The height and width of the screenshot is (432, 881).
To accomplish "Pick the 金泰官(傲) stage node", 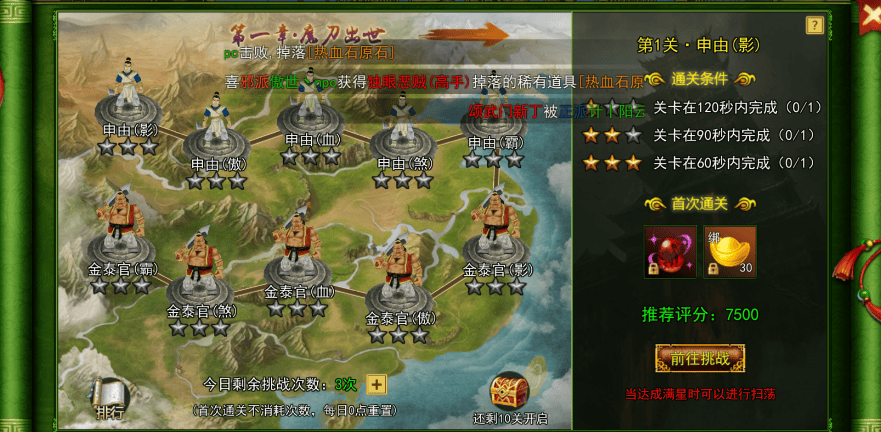I will pyautogui.click(x=400, y=283).
